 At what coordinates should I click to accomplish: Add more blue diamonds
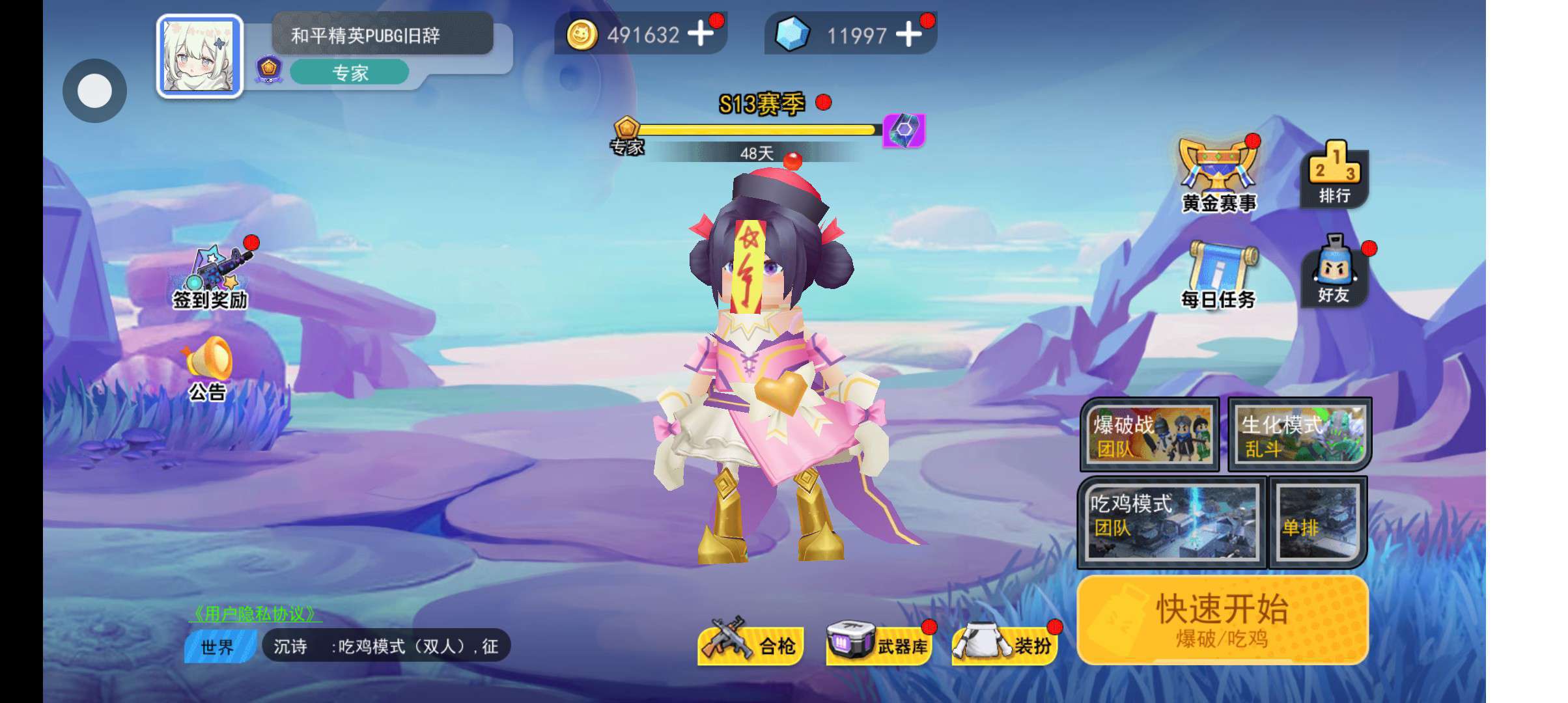(x=909, y=34)
